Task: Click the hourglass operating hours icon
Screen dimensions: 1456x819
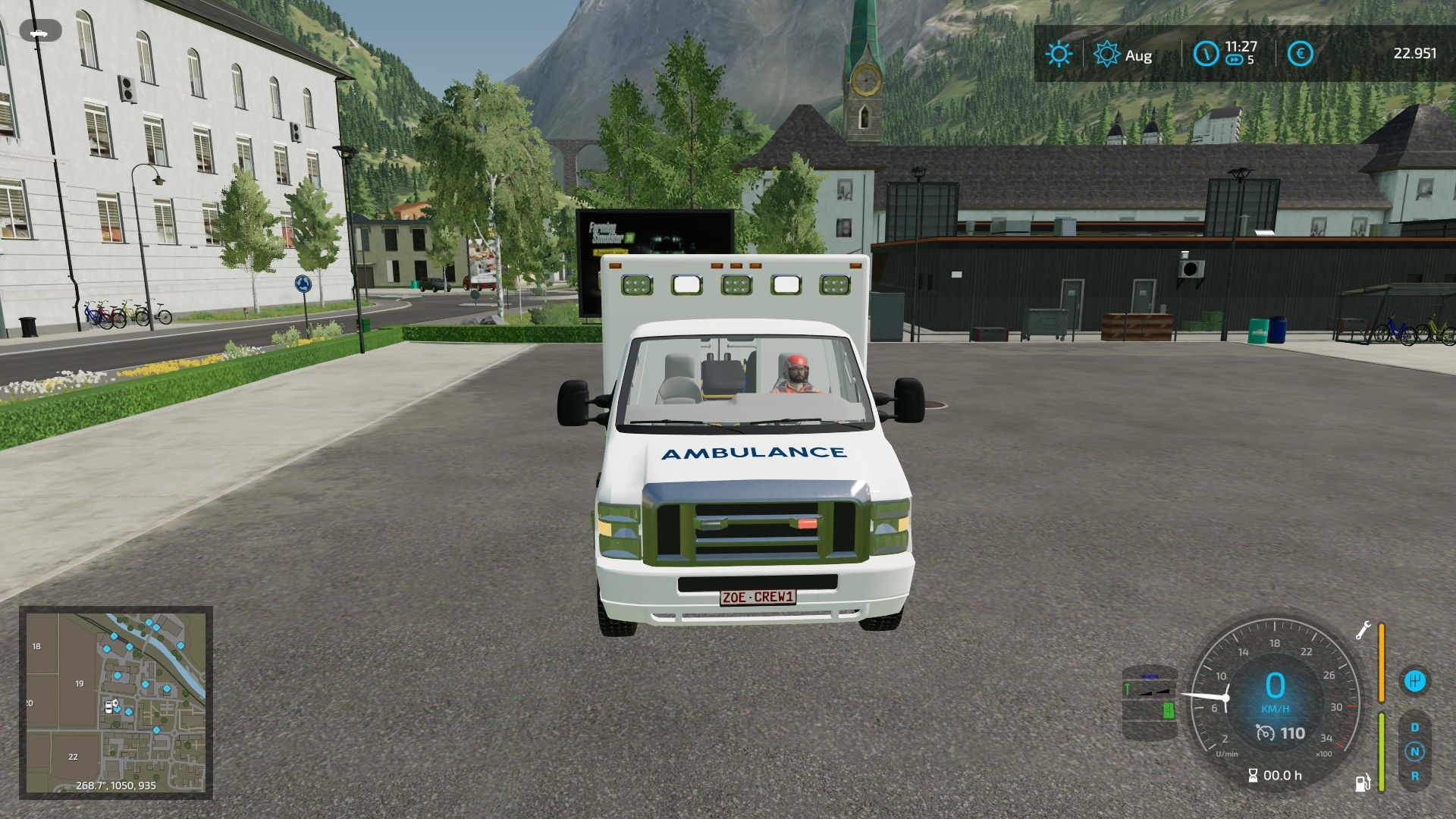Action: point(1253,775)
